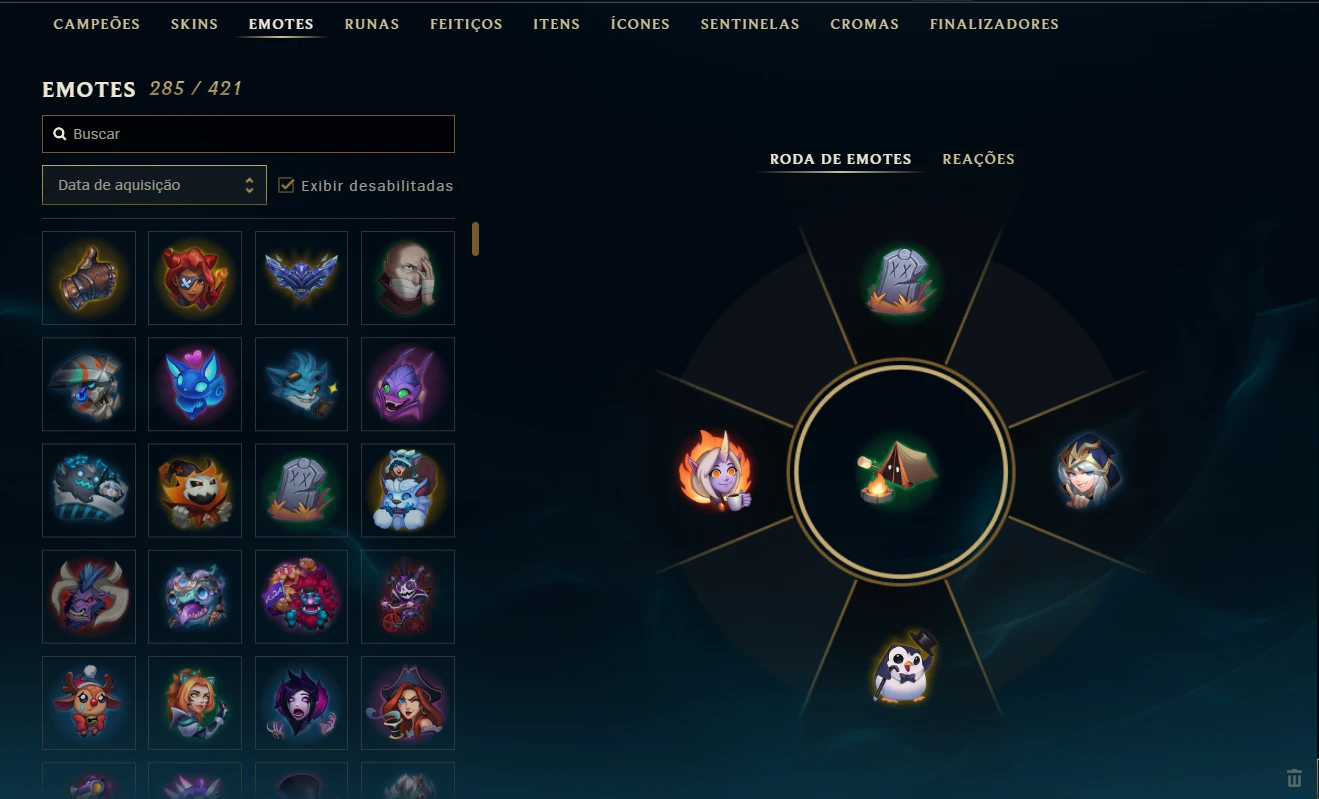The image size is (1319, 799).
Task: Select the ranked tier badge emote
Action: point(301,278)
